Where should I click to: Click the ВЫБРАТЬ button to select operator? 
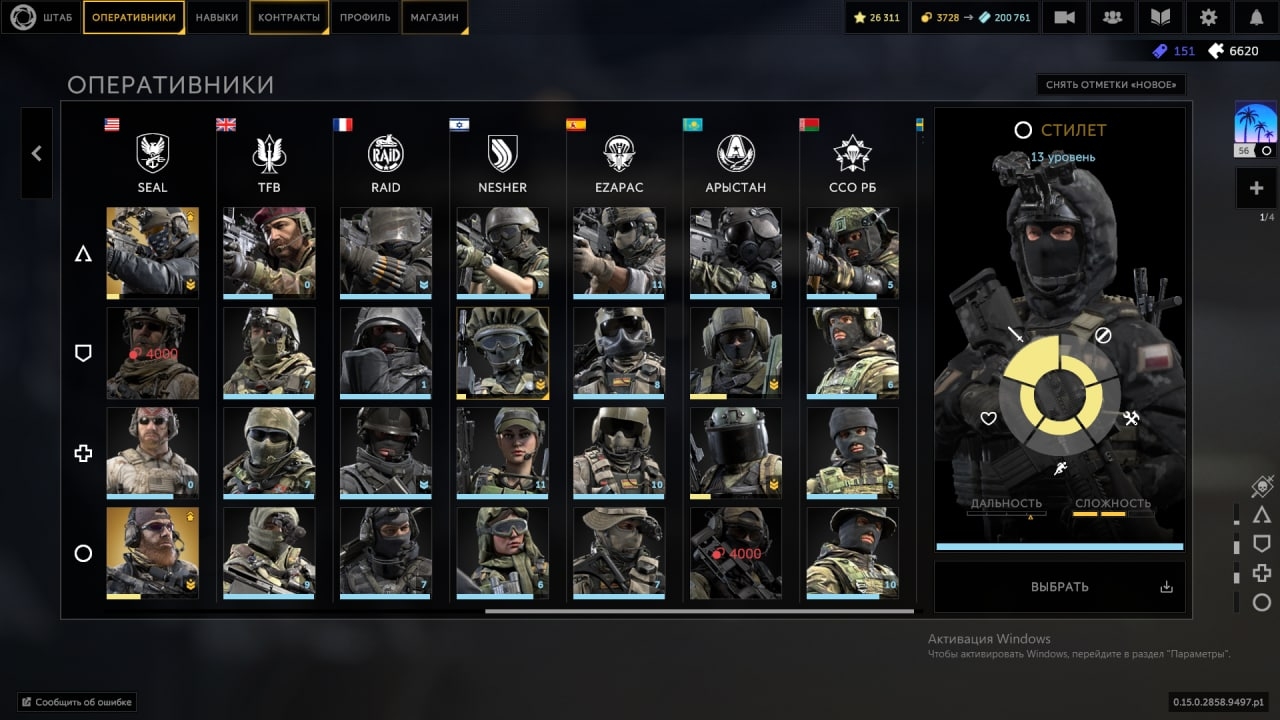(1059, 587)
